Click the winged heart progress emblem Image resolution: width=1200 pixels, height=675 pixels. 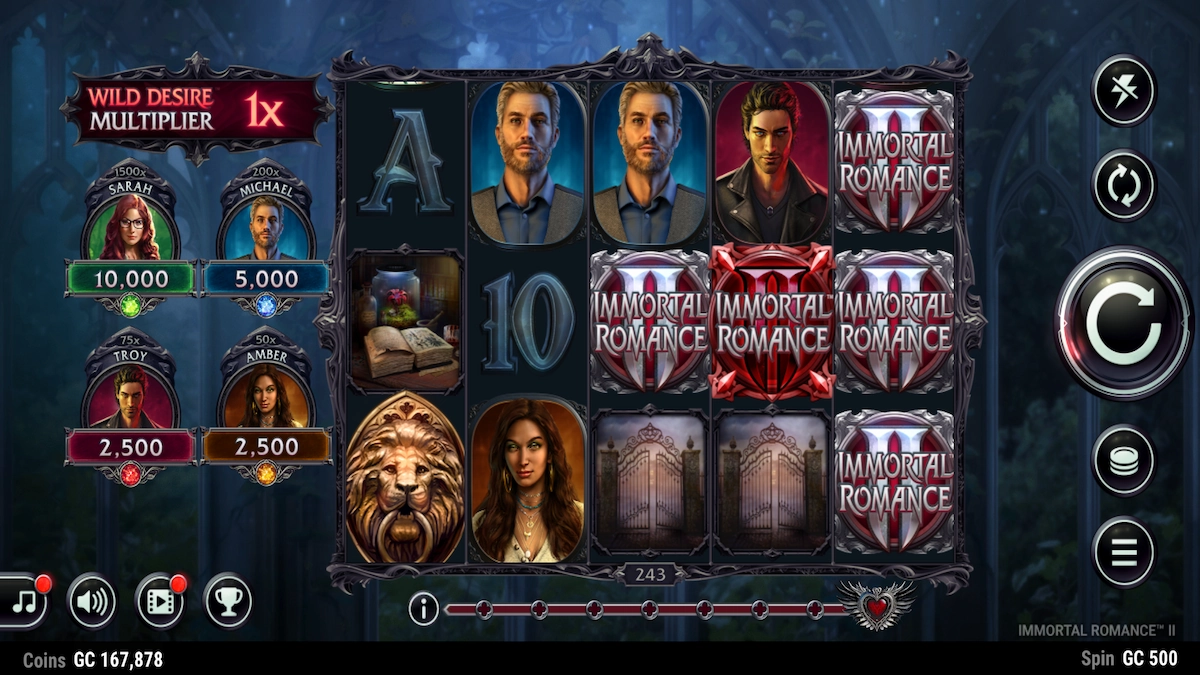(876, 605)
